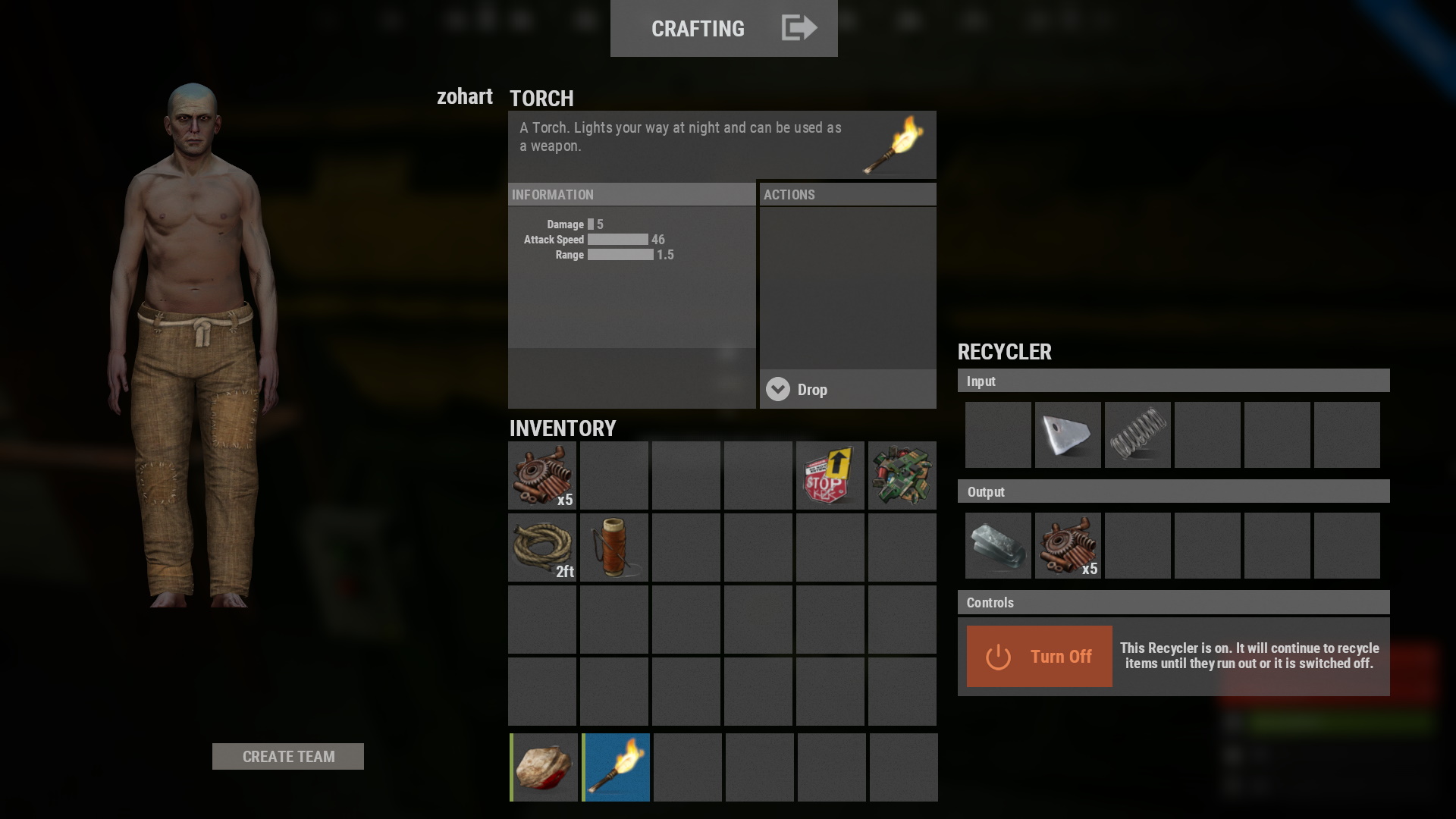The height and width of the screenshot is (819, 1456).
Task: Choose the rope in inventory
Action: pos(541,548)
